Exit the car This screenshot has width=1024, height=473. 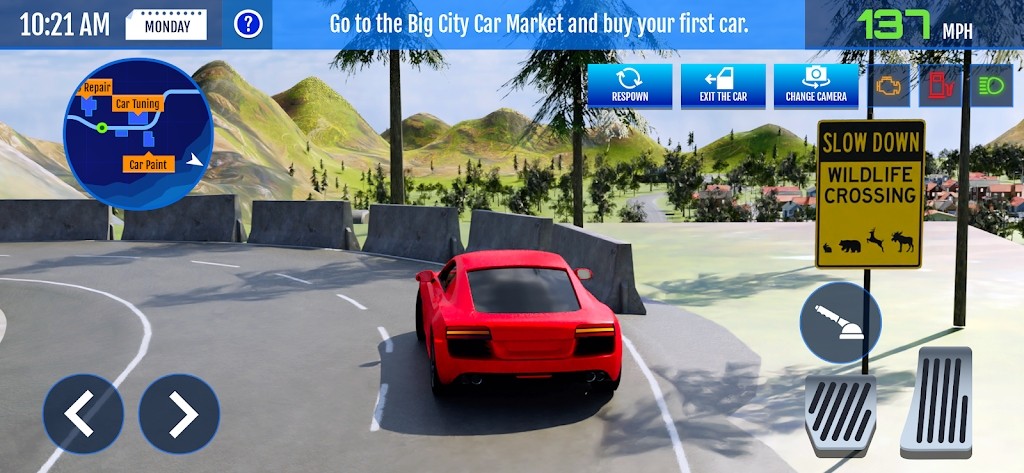click(723, 86)
